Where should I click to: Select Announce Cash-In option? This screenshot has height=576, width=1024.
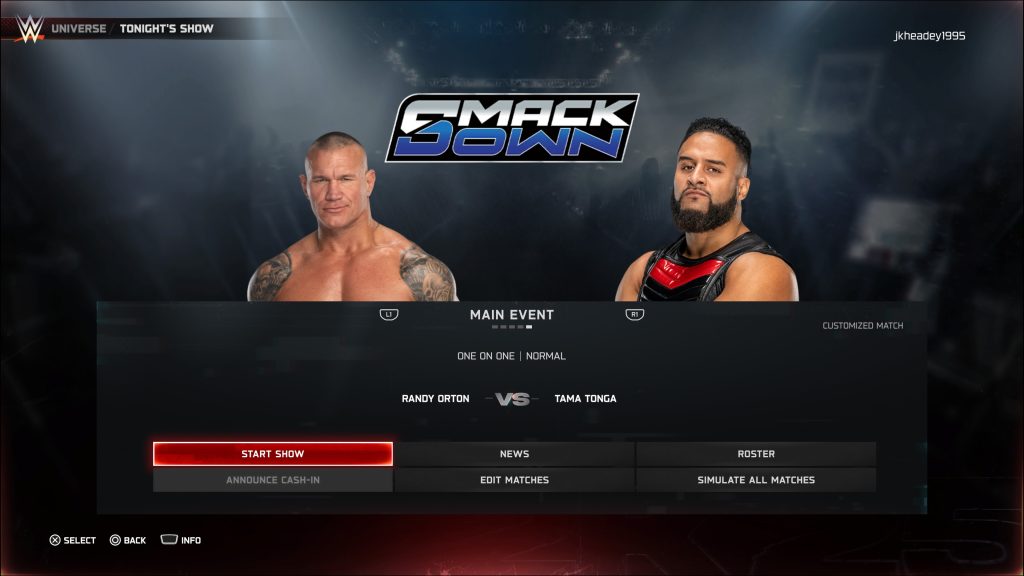272,480
